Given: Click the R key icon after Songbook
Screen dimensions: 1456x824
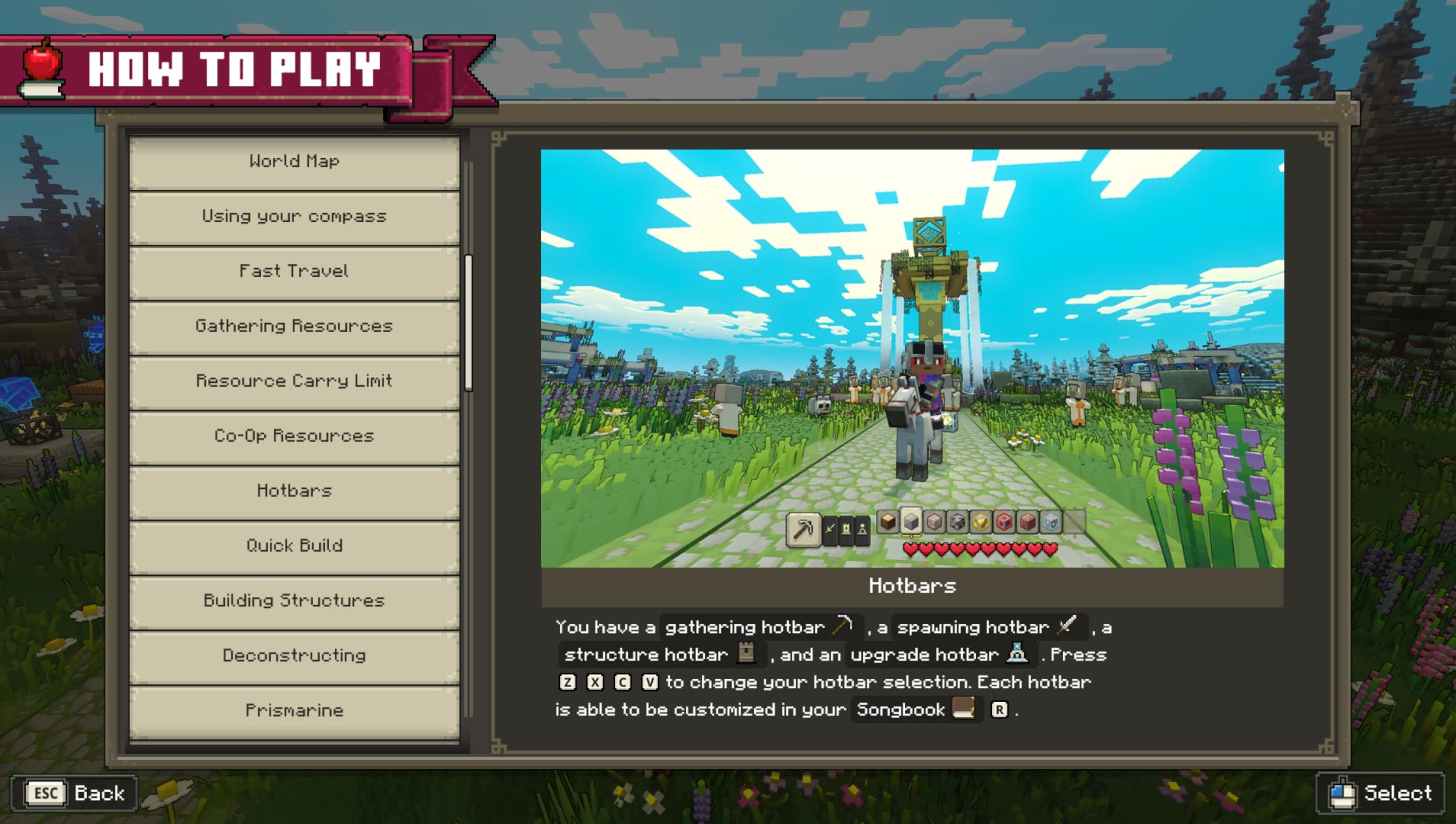Looking at the screenshot, I should click(x=998, y=709).
